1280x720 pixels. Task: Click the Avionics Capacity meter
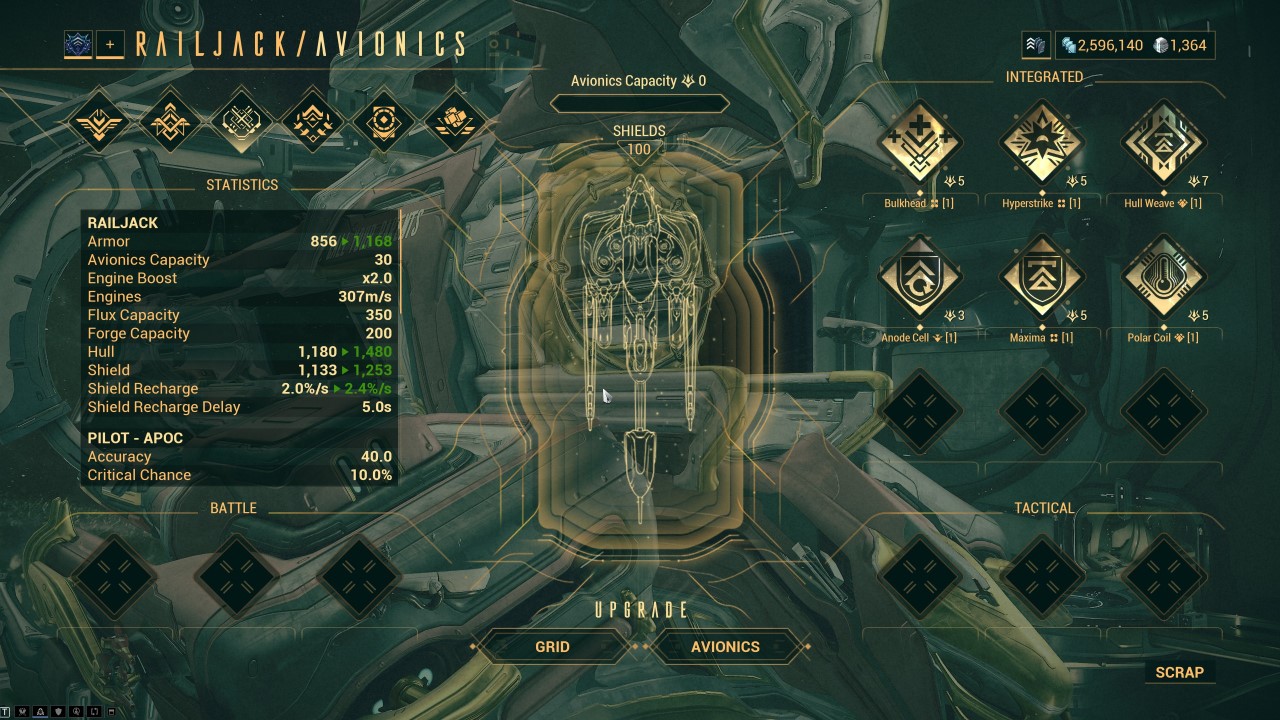(639, 102)
